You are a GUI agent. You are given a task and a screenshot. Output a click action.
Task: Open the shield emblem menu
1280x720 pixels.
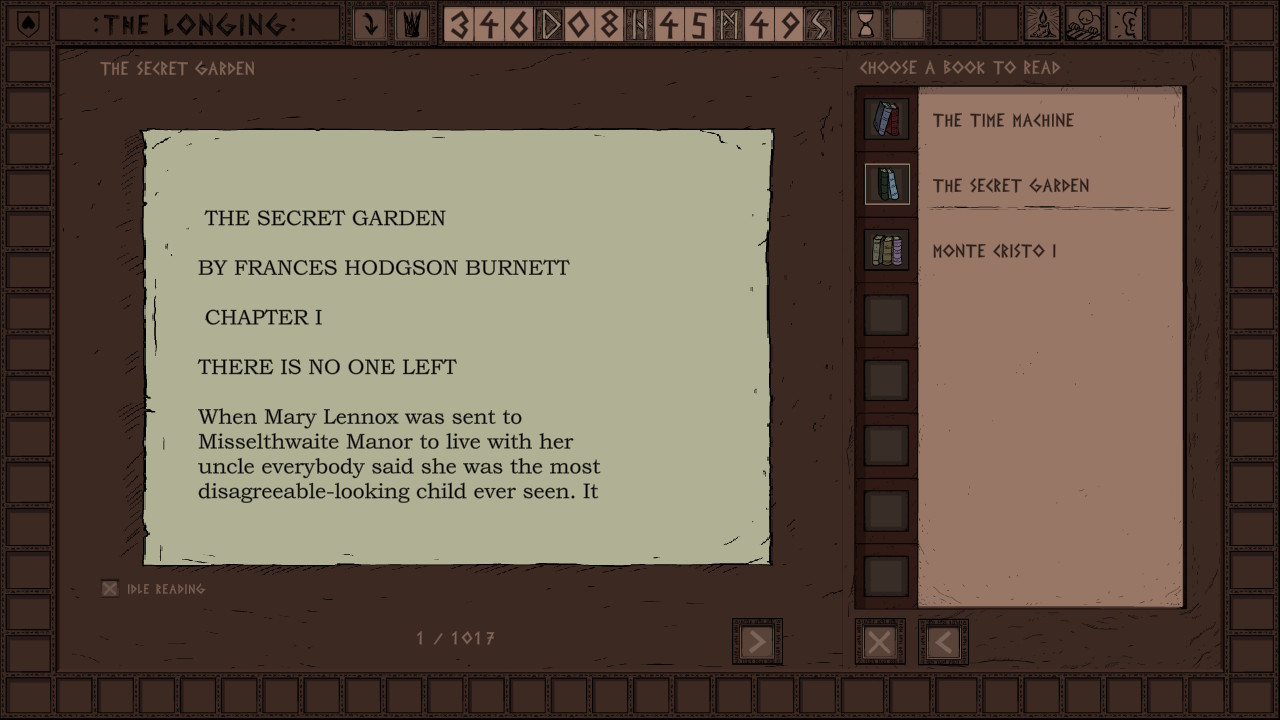[x=29, y=24]
